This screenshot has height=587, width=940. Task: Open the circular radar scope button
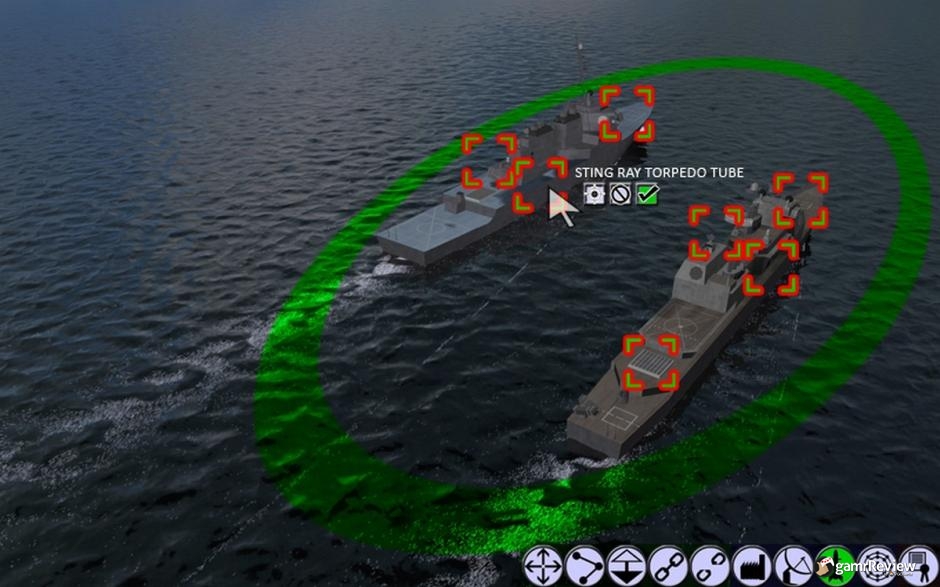click(x=875, y=567)
